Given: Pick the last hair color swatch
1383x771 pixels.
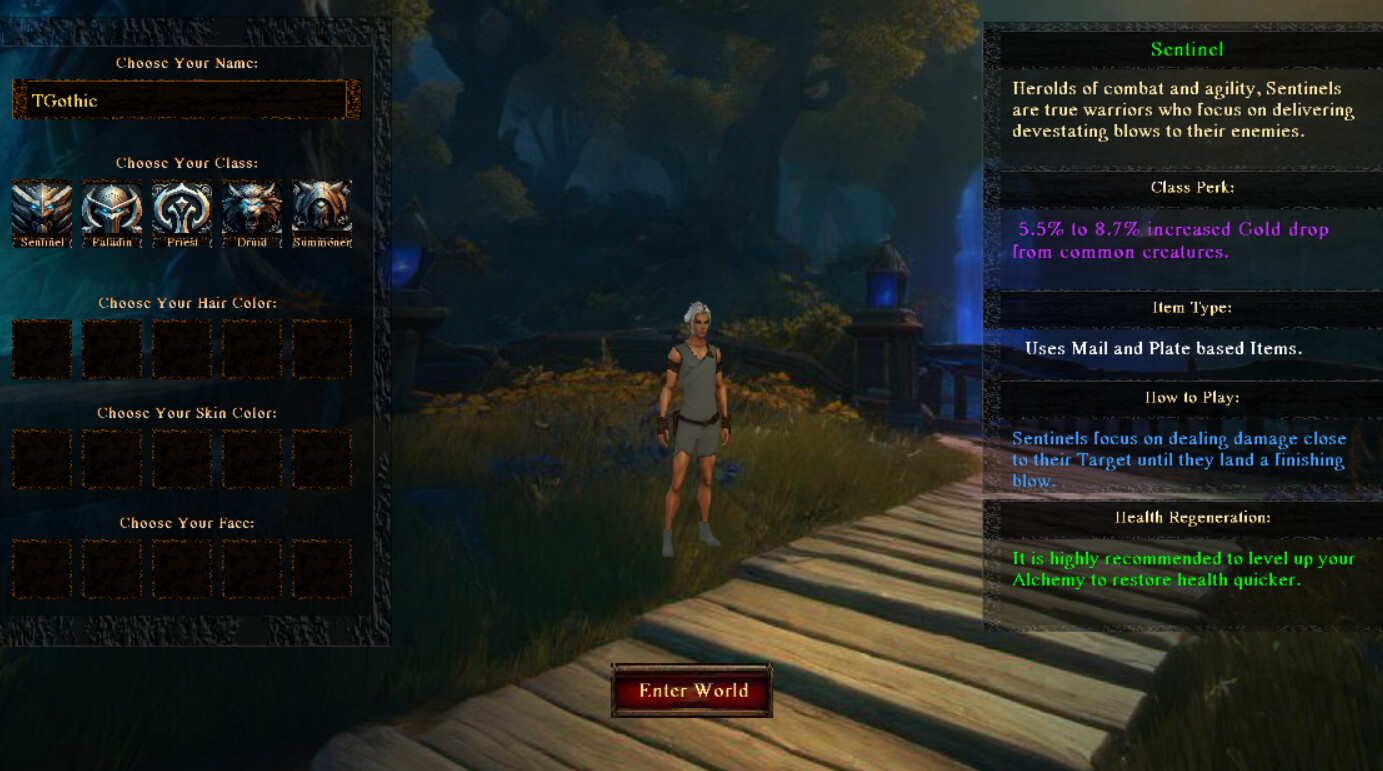Looking at the screenshot, I should [x=321, y=350].
